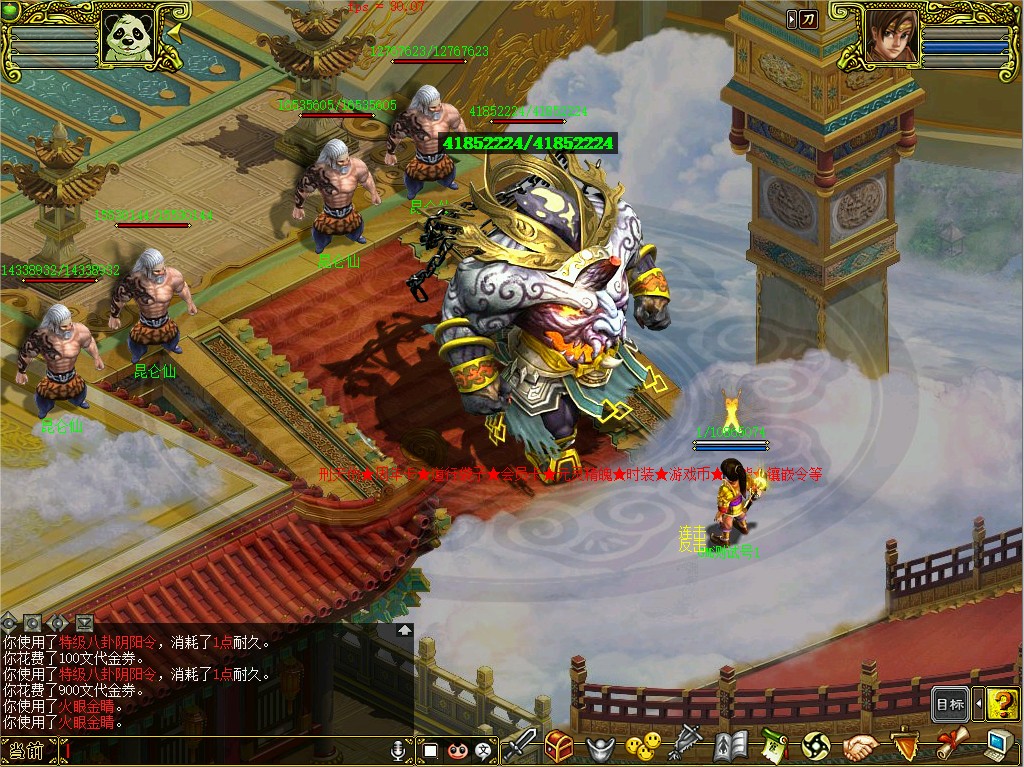Expand chat log with up arrow
This screenshot has width=1024, height=767.
tap(403, 631)
